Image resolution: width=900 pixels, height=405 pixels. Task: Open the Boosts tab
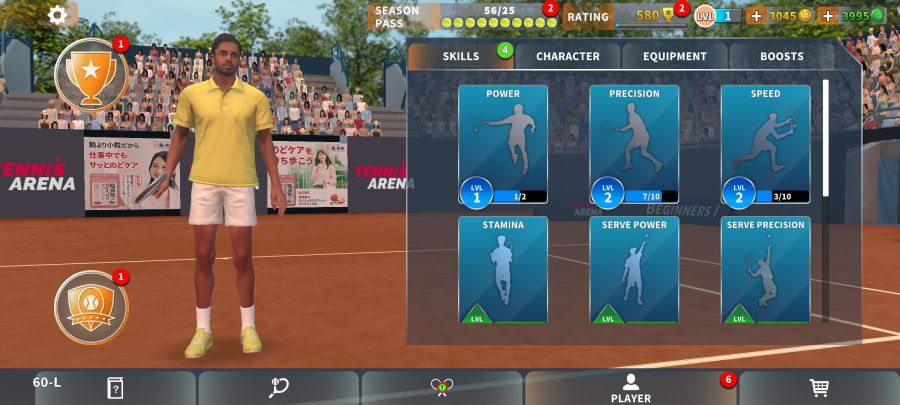click(x=781, y=56)
